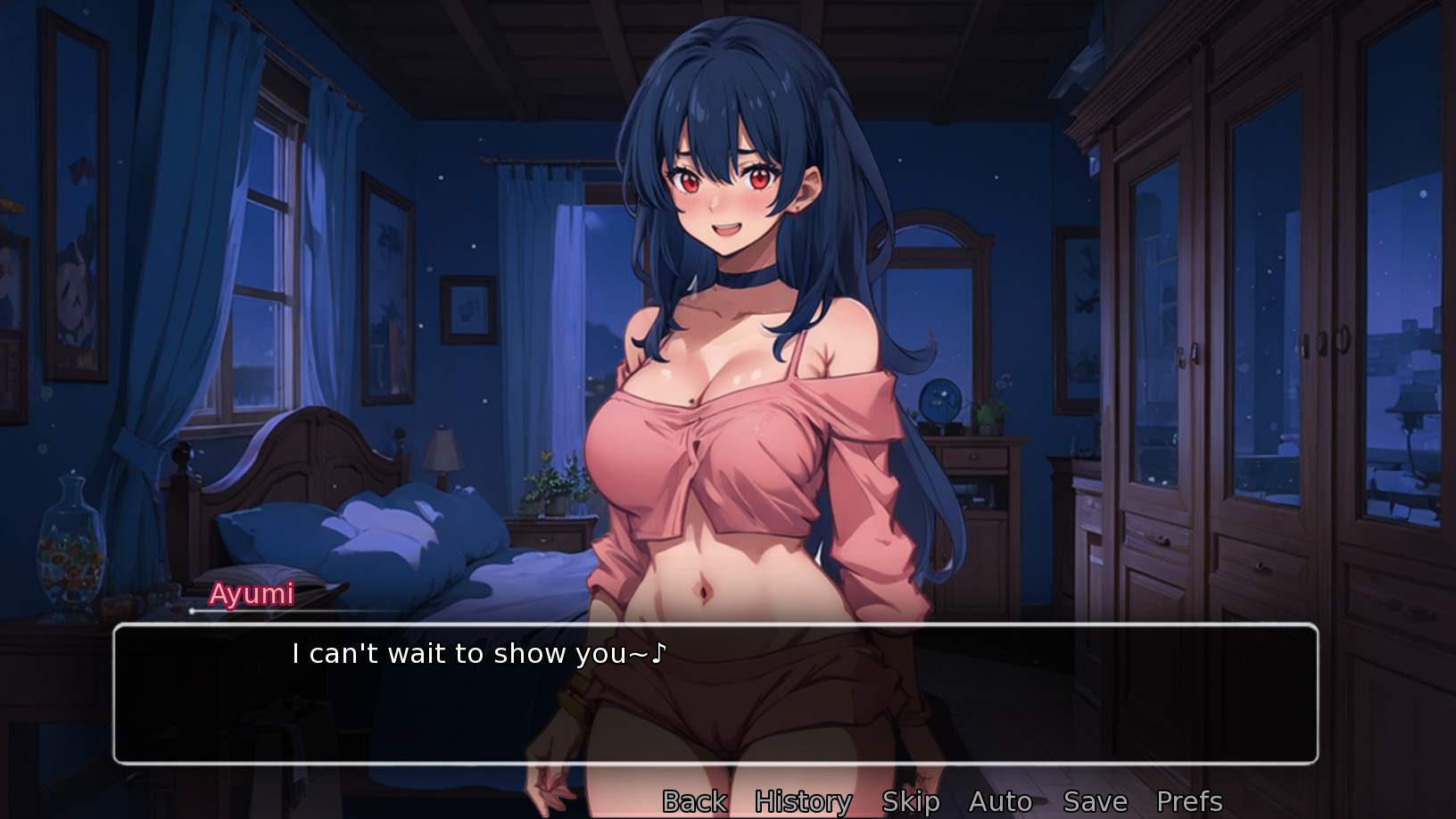Open the Prefs settings menu
The image size is (1456, 819).
coord(1188,801)
